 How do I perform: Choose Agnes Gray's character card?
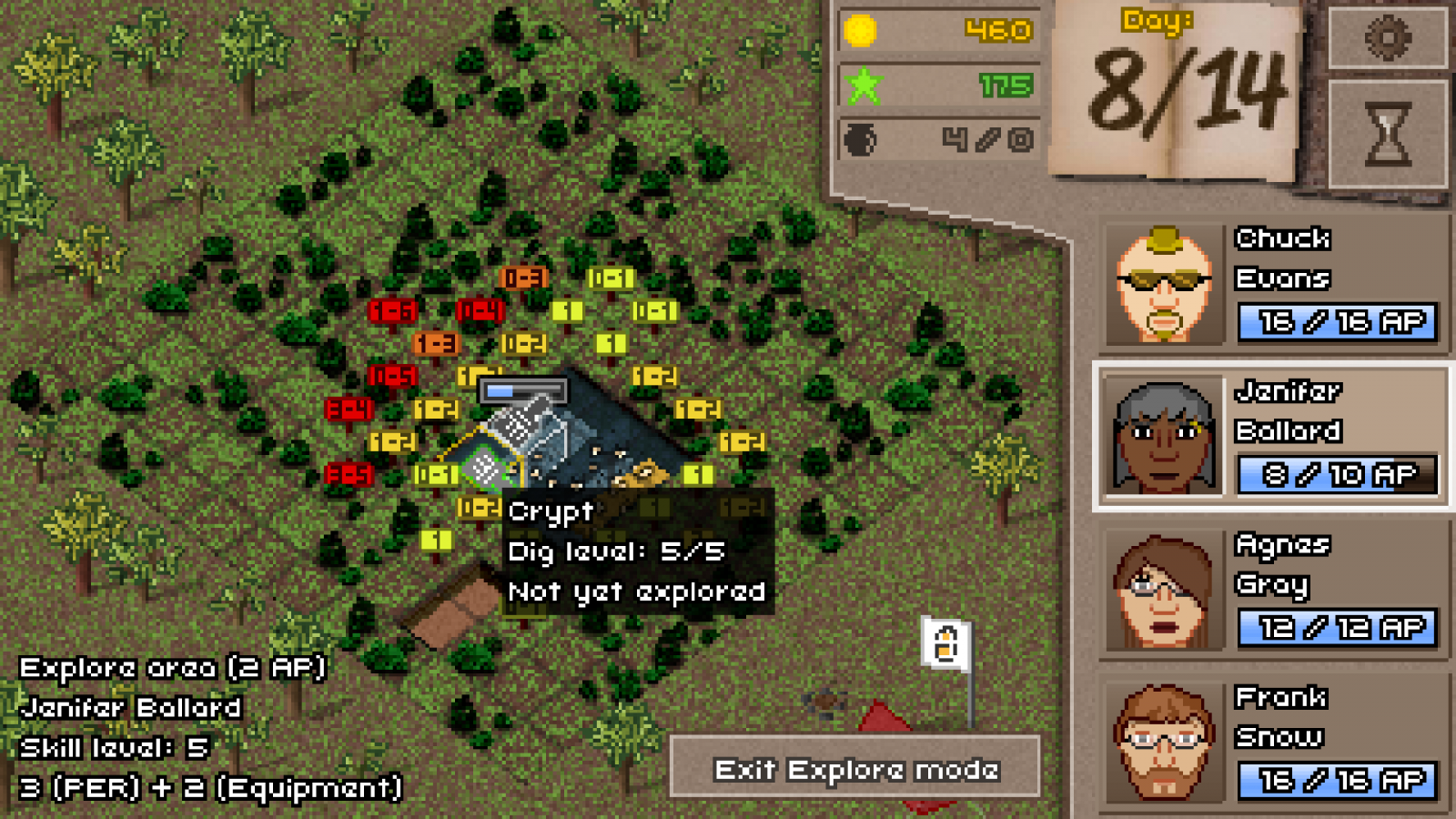coord(1272,590)
